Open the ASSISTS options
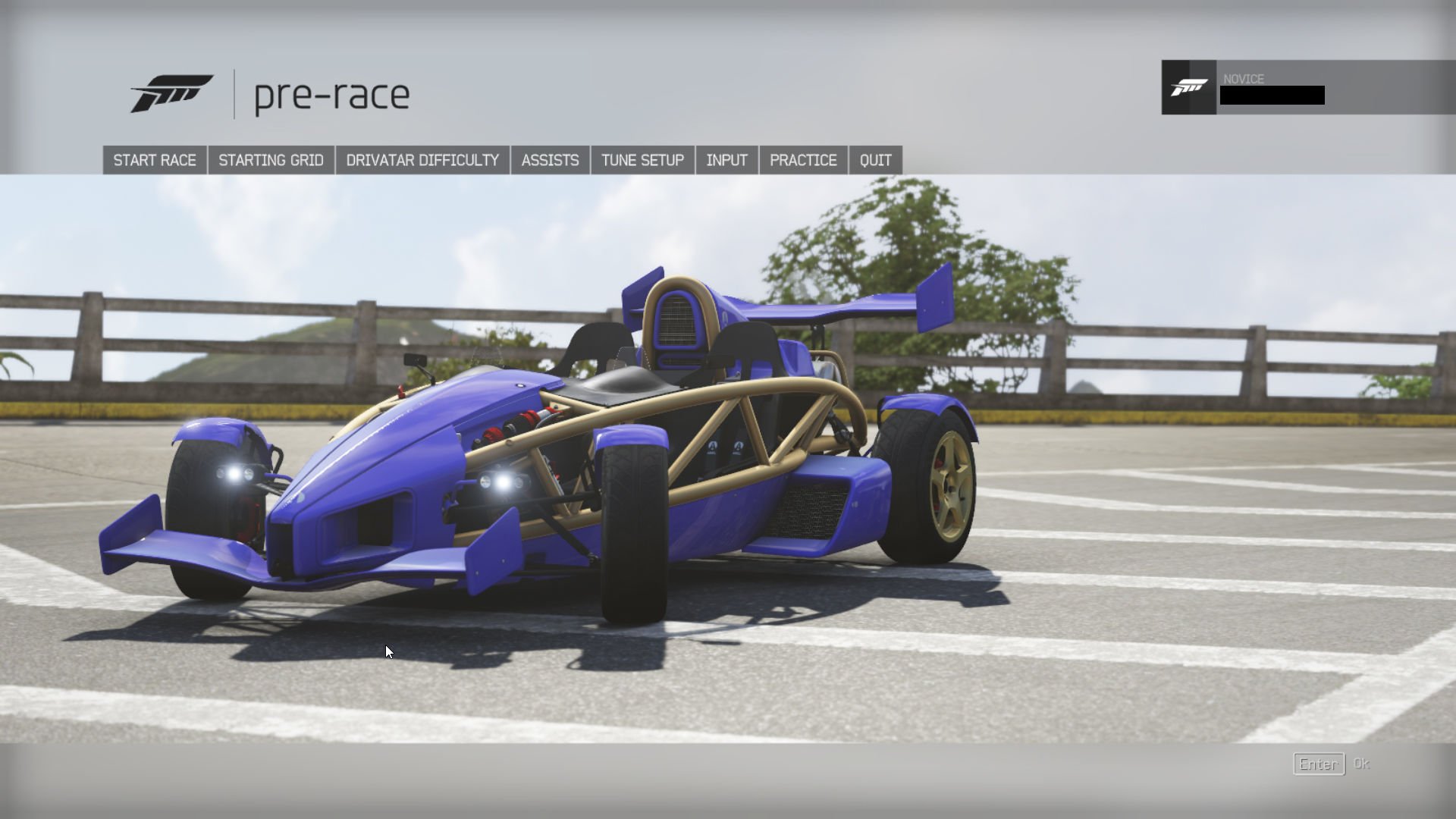 click(549, 159)
